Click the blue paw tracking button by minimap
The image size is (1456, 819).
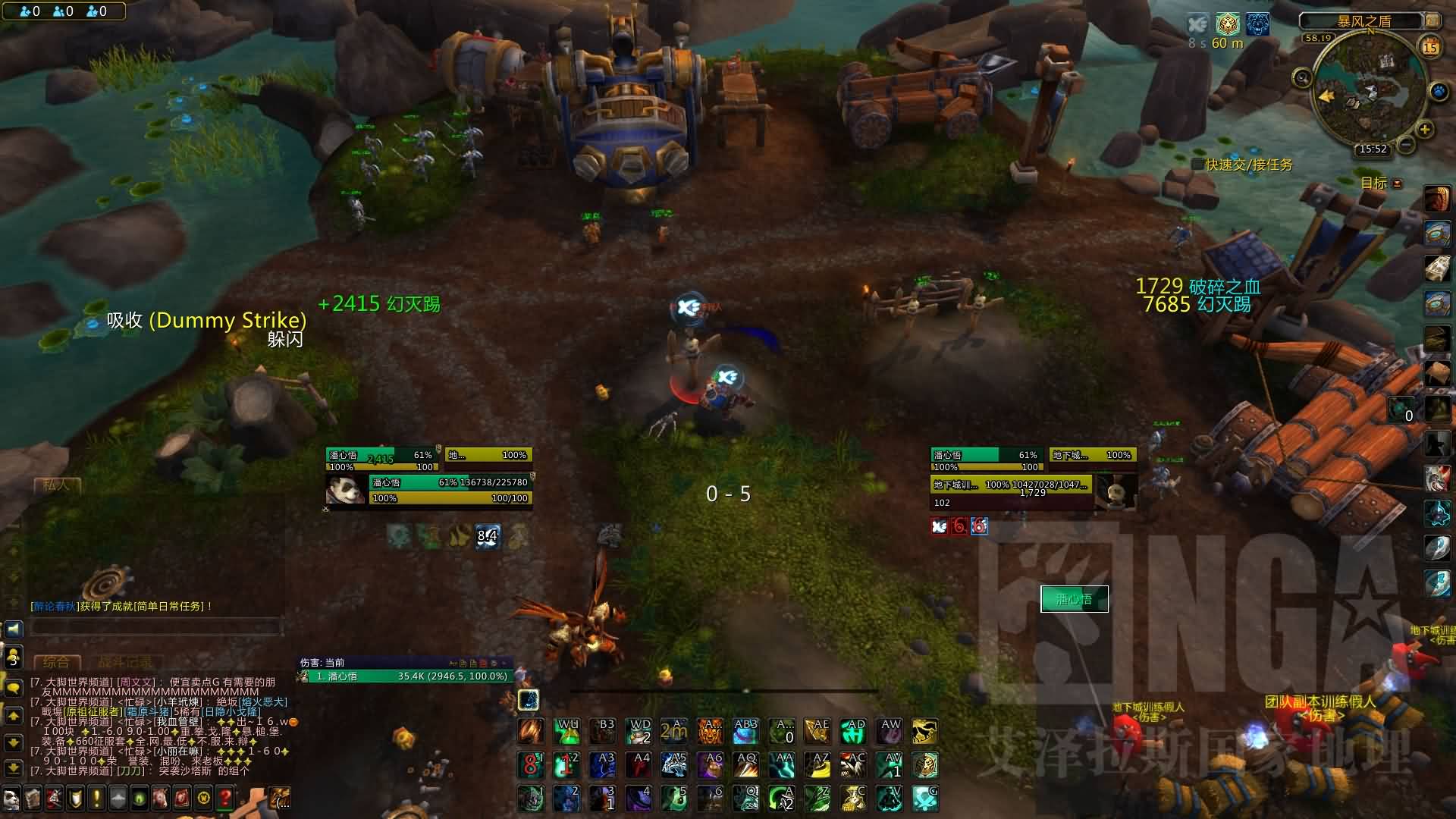click(1439, 93)
